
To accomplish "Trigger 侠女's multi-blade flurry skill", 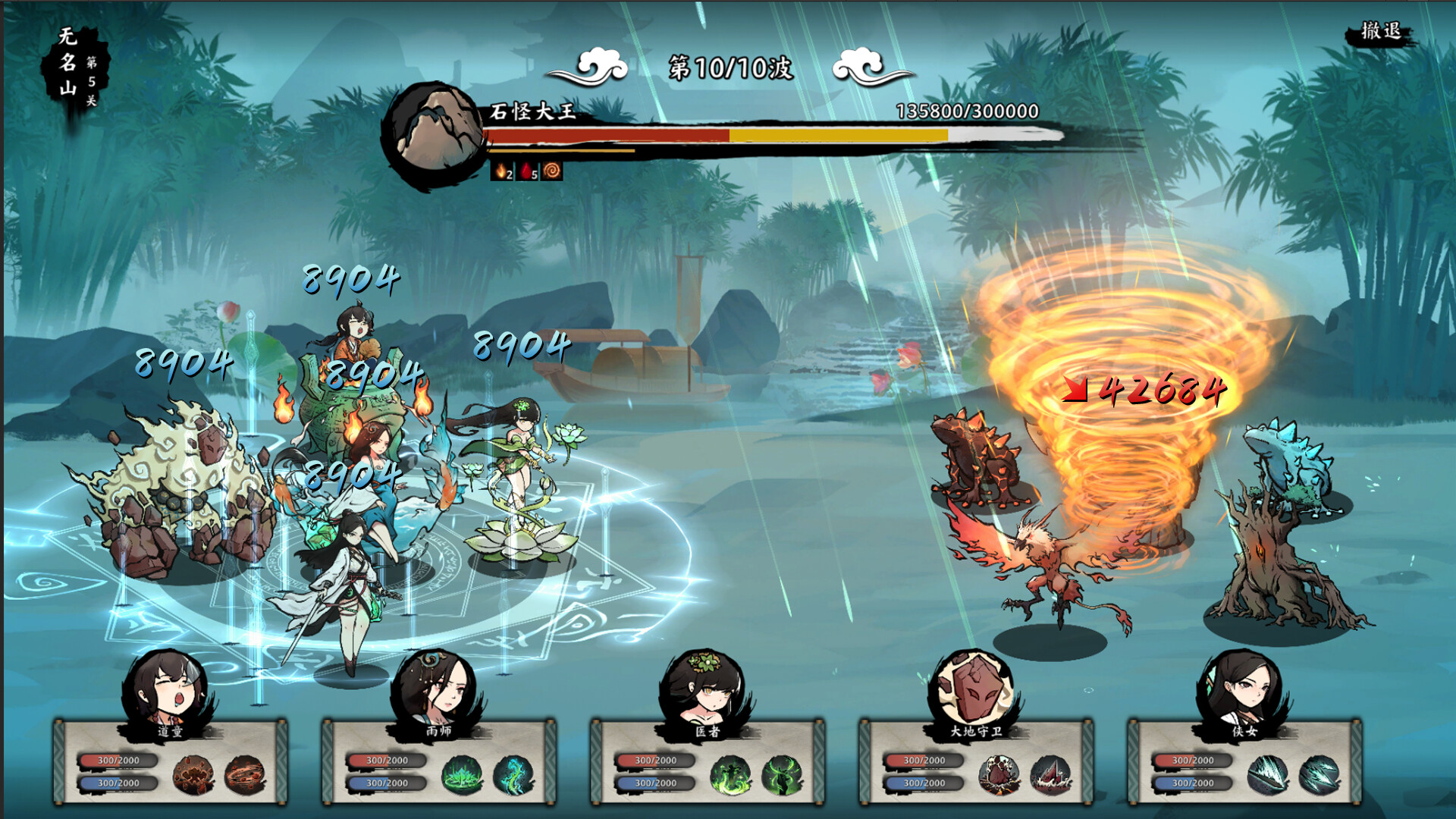I will click(1319, 774).
